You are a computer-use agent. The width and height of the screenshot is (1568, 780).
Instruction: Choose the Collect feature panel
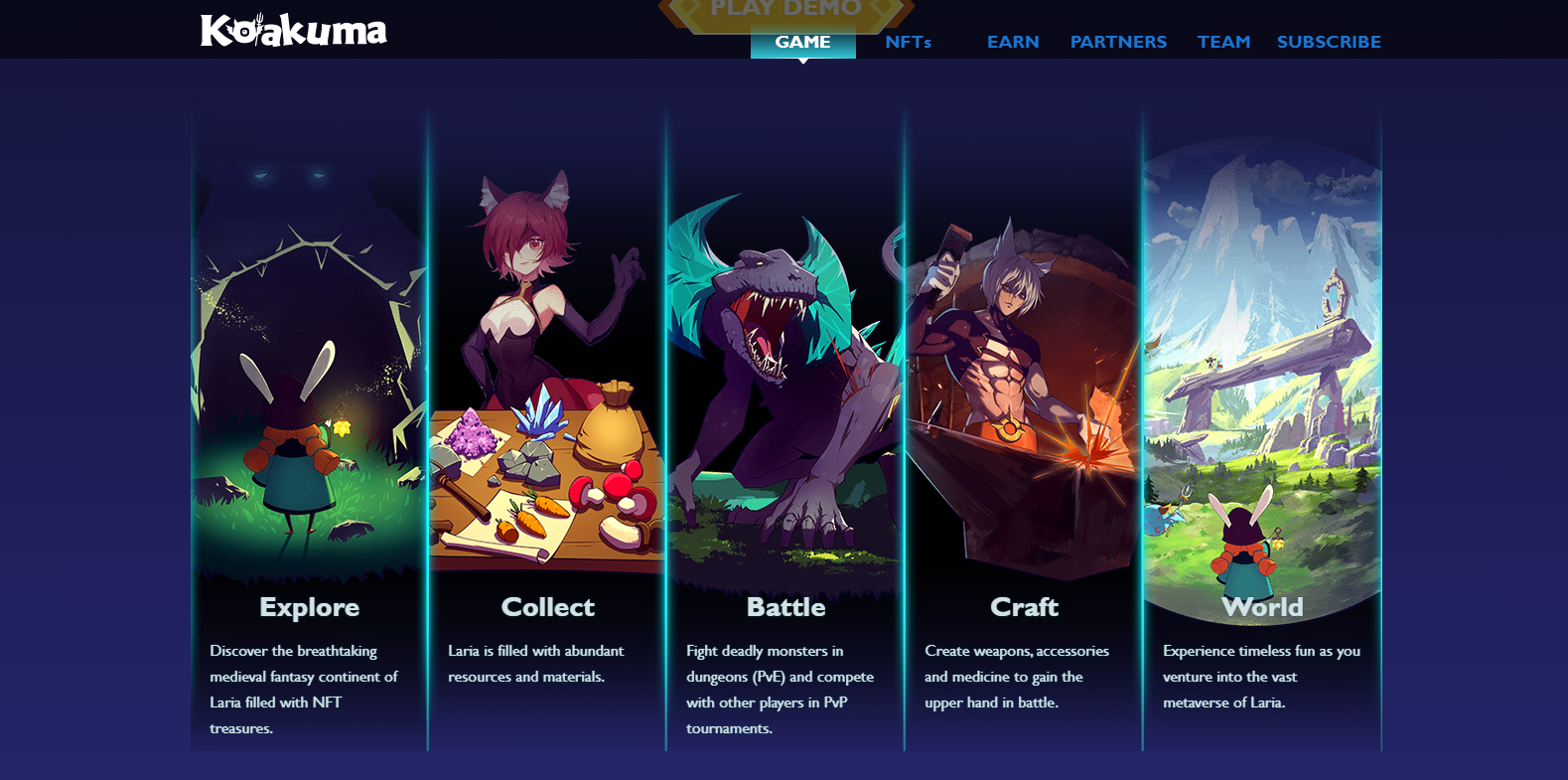pyautogui.click(x=547, y=427)
